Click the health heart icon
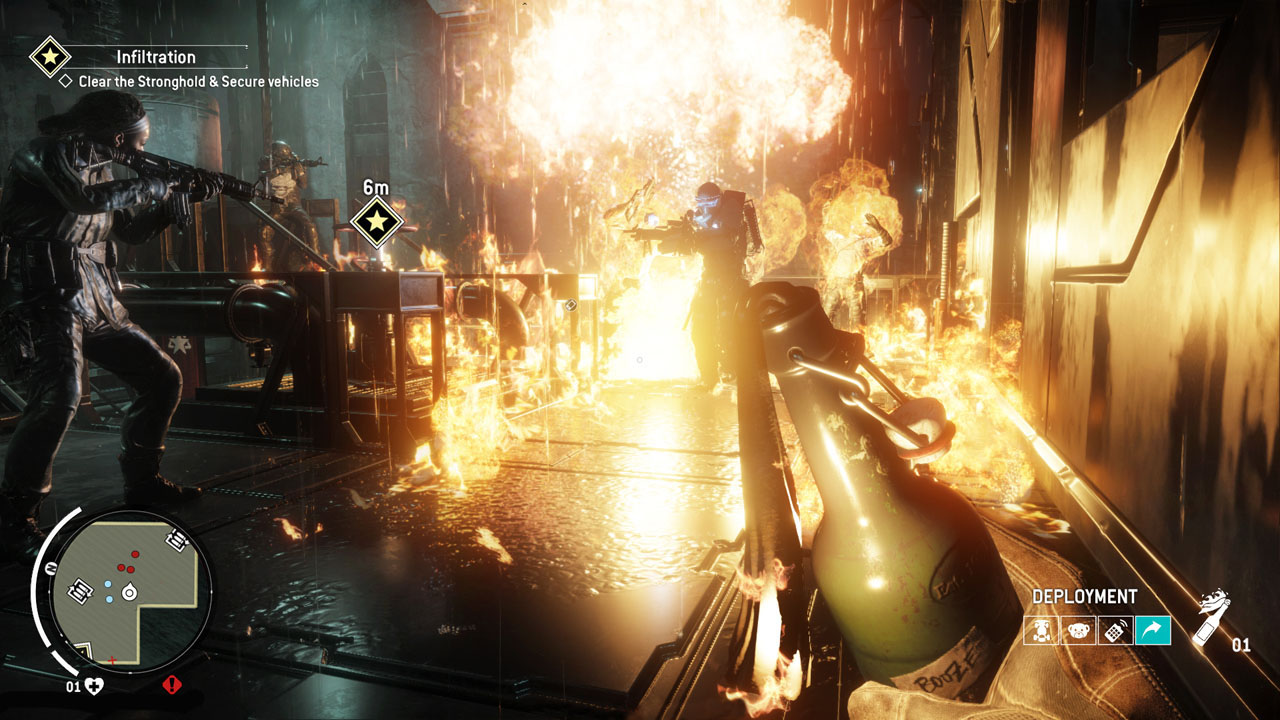The width and height of the screenshot is (1280, 720). [x=93, y=685]
